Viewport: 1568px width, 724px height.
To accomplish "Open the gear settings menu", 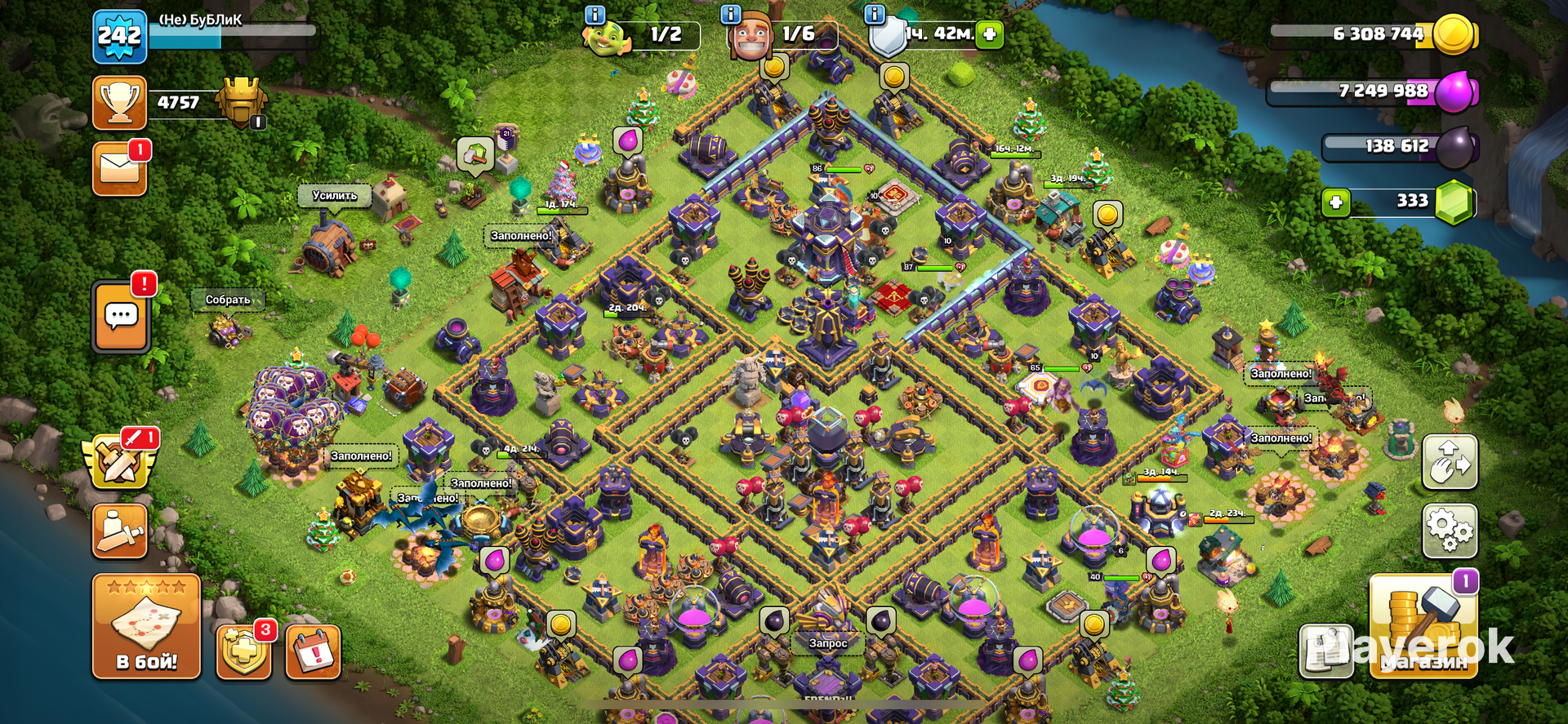I will 1450,531.
